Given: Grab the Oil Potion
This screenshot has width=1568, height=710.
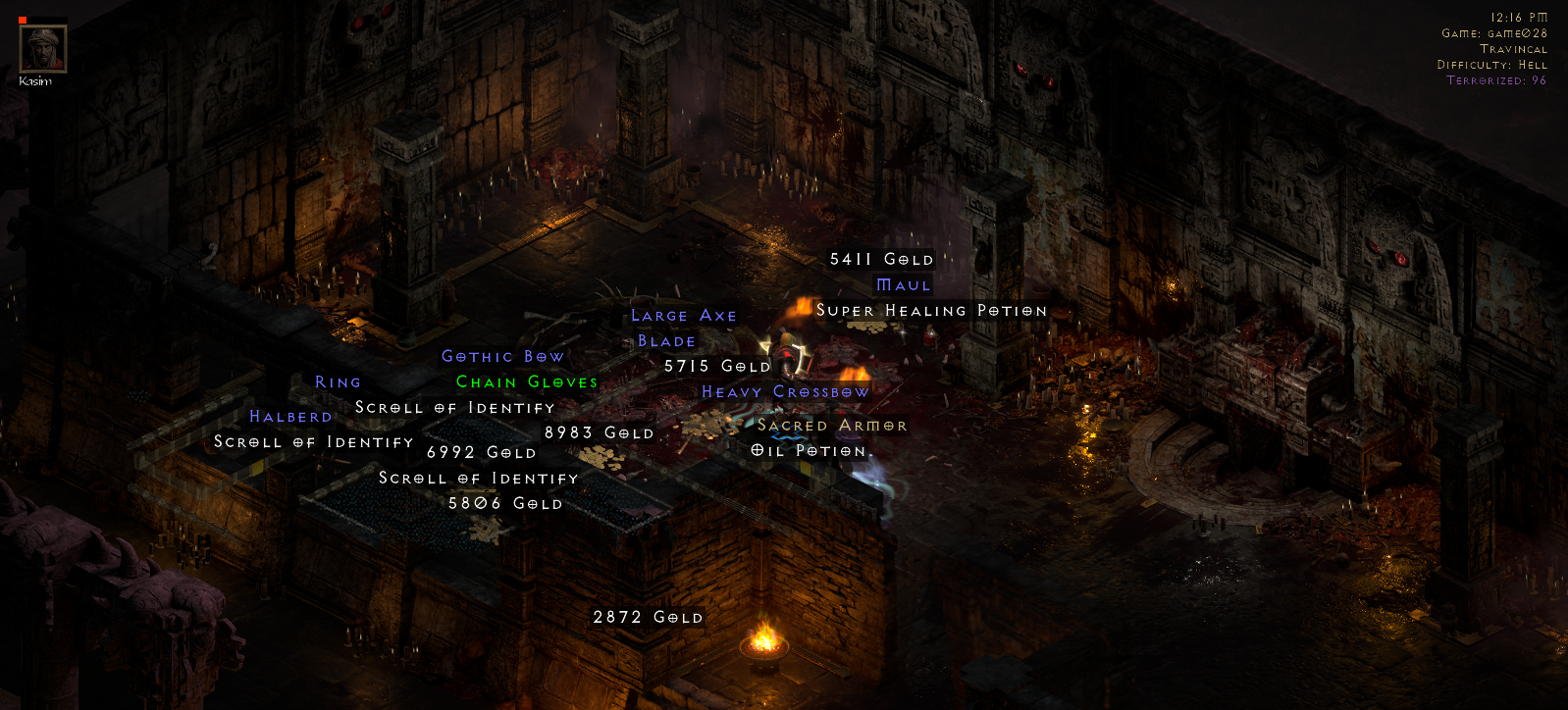Looking at the screenshot, I should [x=810, y=450].
